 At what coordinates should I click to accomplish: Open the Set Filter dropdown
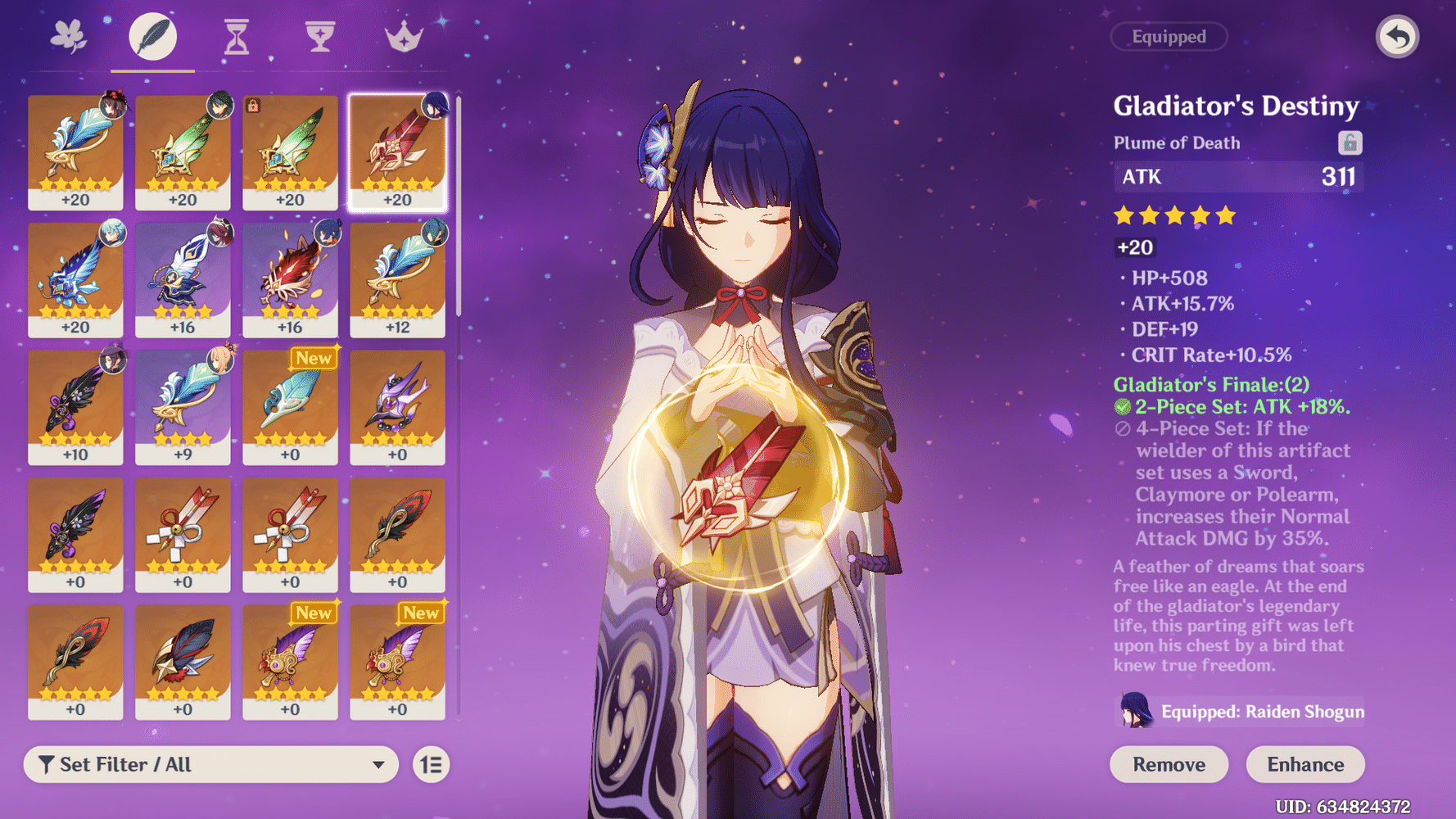(211, 764)
